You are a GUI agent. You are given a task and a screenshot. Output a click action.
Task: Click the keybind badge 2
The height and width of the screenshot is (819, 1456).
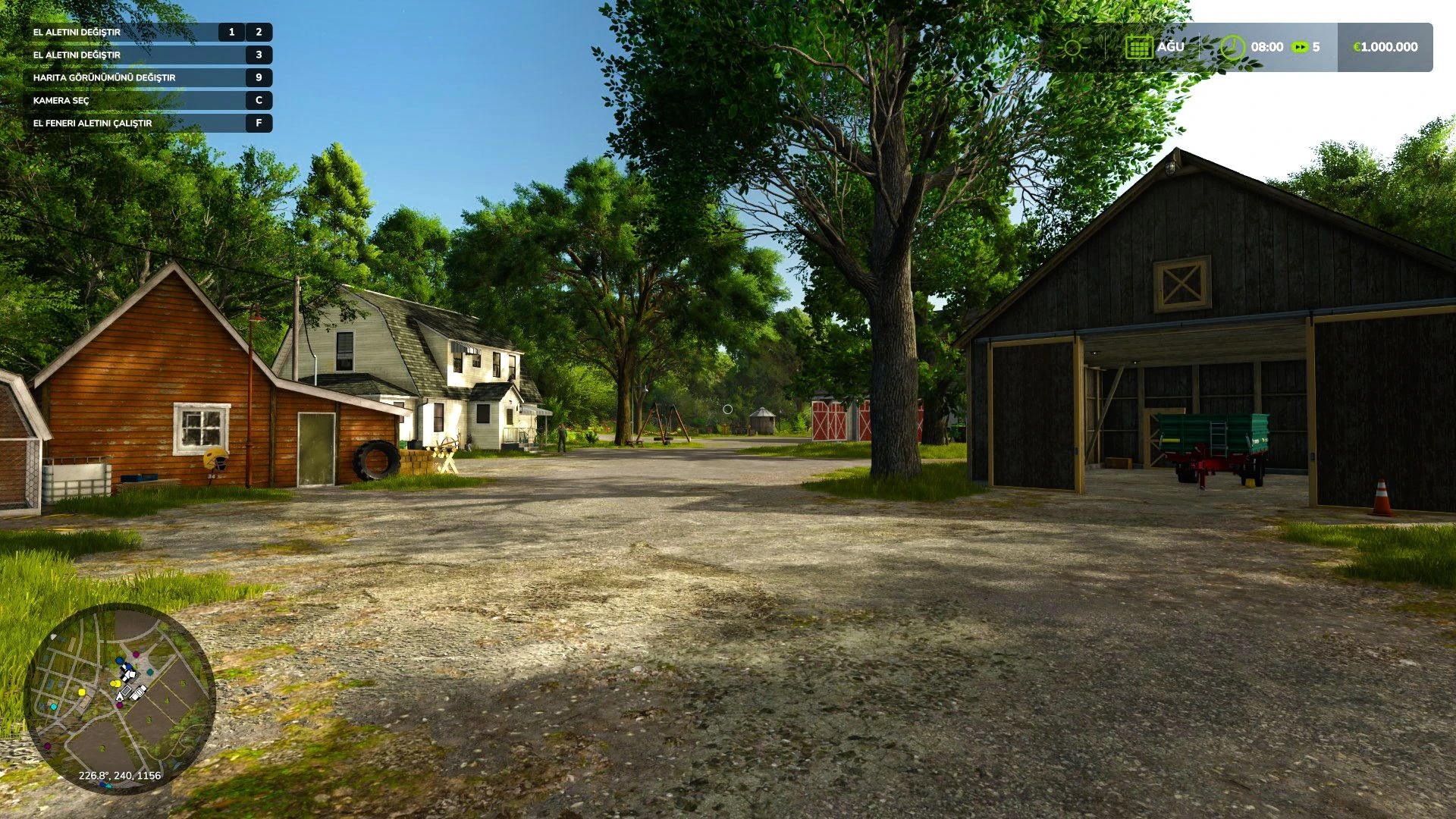[259, 33]
